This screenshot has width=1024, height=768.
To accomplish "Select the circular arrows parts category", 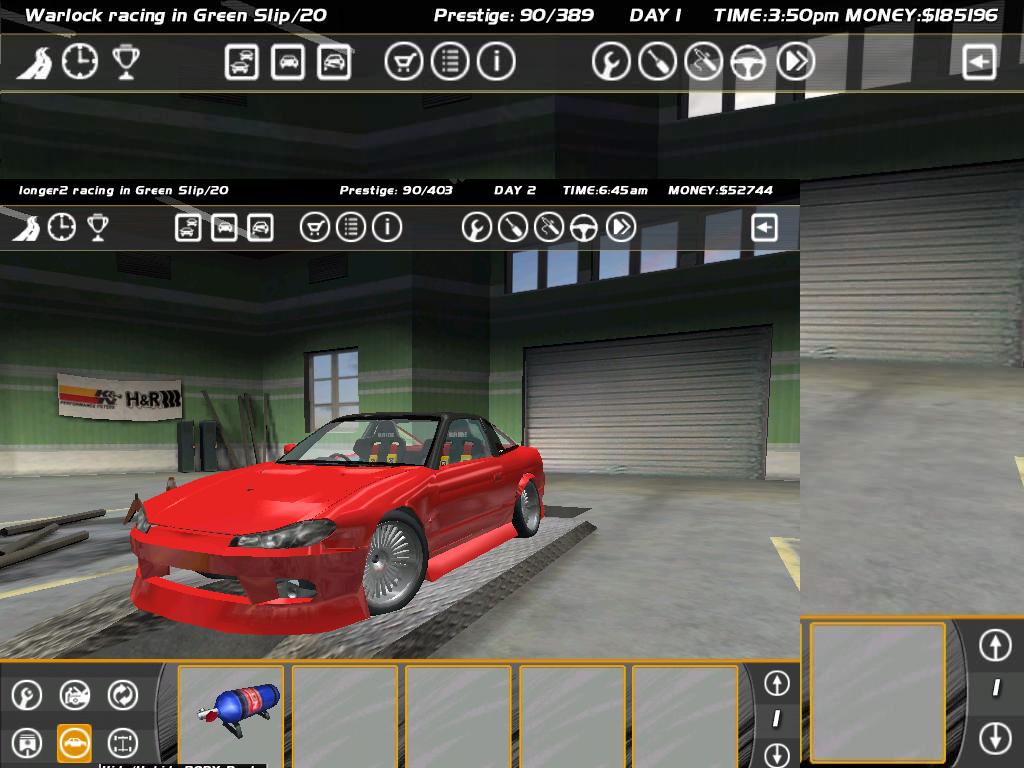I will point(122,694).
